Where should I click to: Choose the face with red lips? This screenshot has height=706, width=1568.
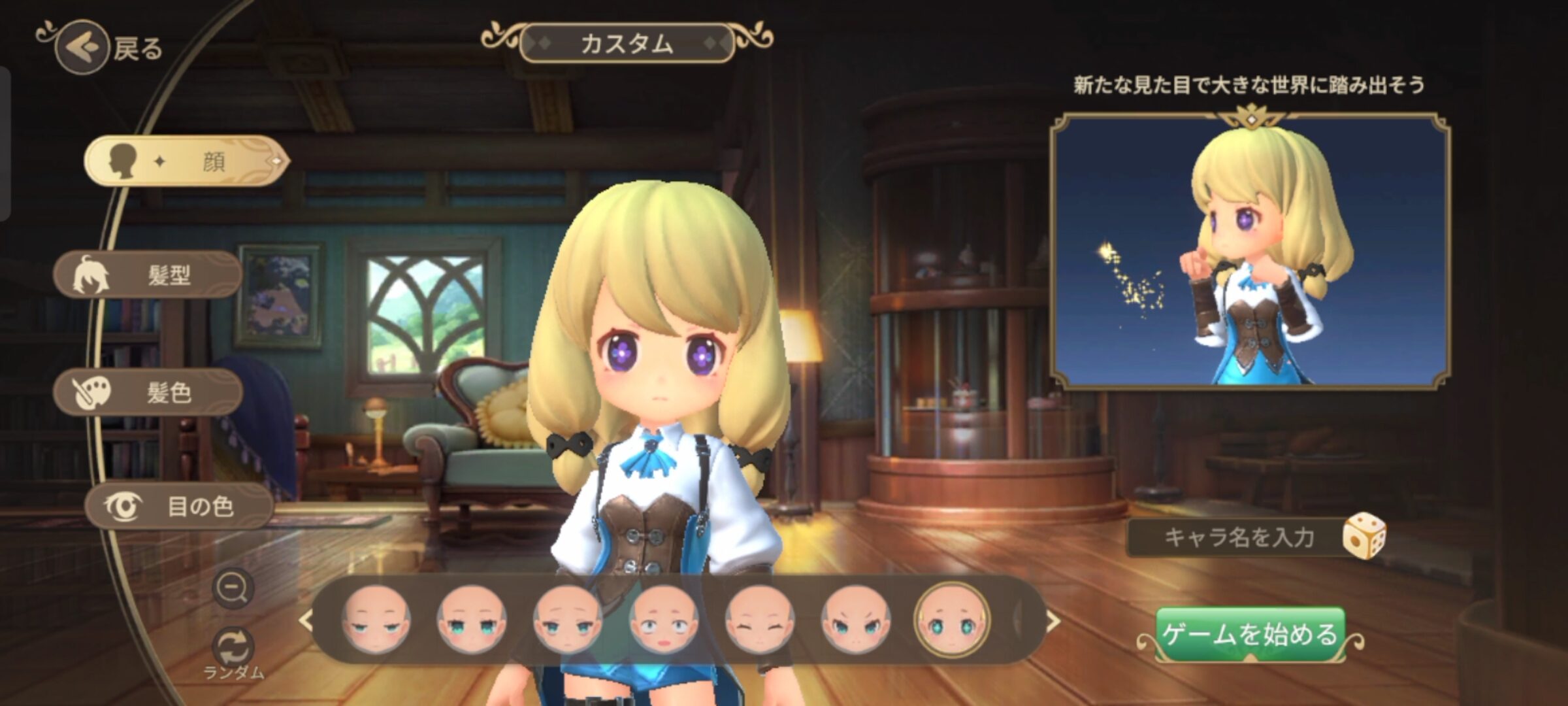point(663,621)
